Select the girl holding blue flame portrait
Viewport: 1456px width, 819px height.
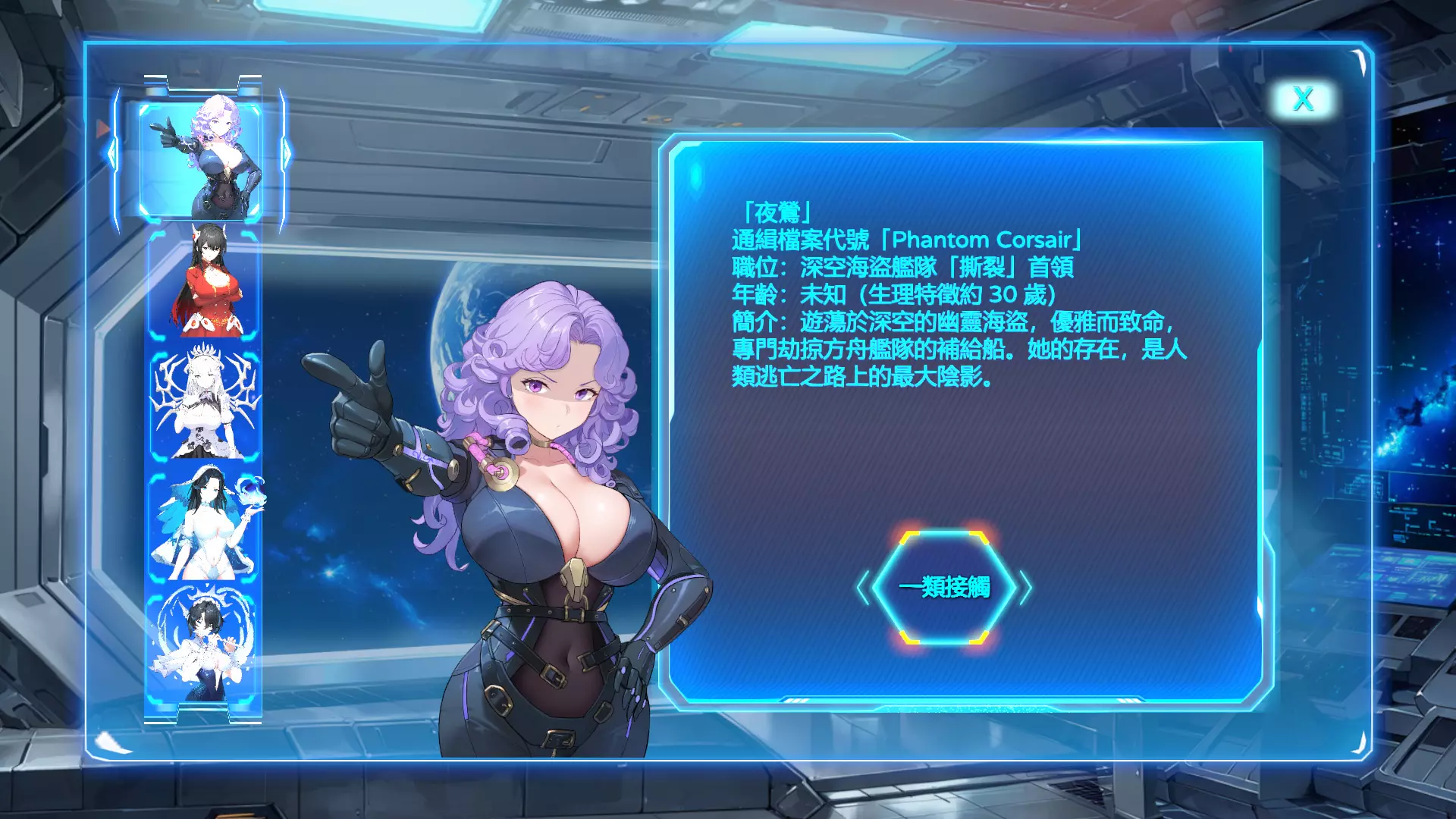(x=203, y=524)
